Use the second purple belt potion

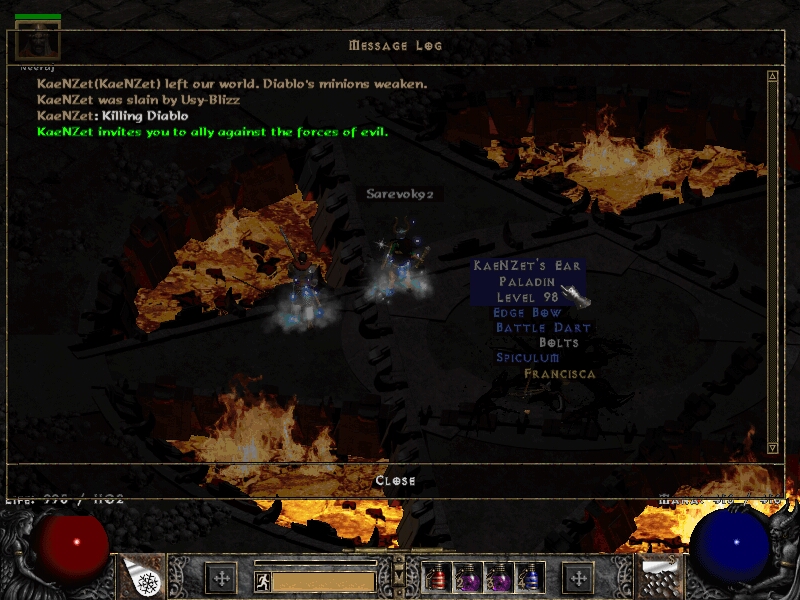[x=470, y=577]
